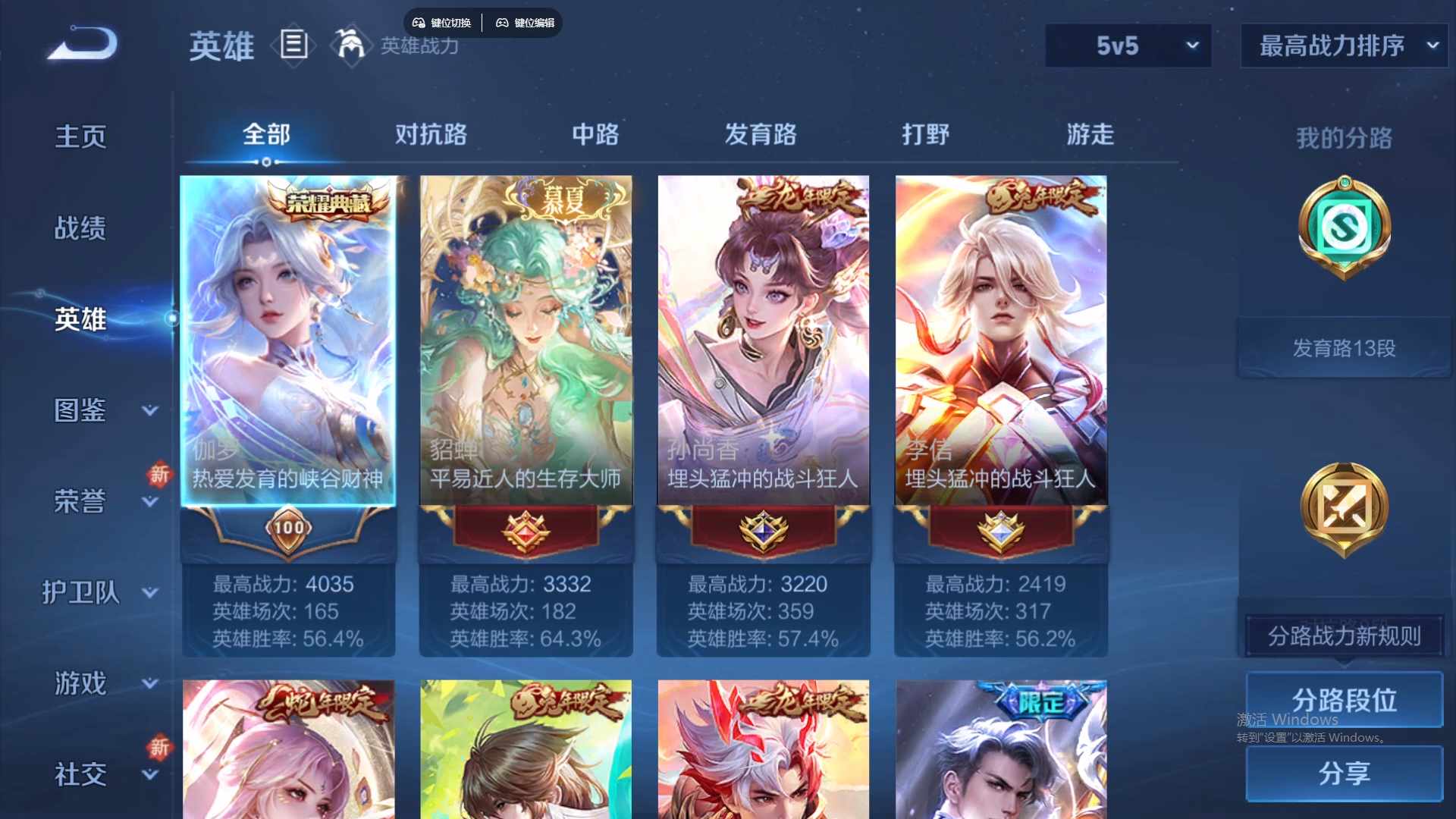Click the gold lane rank emblem on right side
The width and height of the screenshot is (1456, 819).
tap(1343, 508)
